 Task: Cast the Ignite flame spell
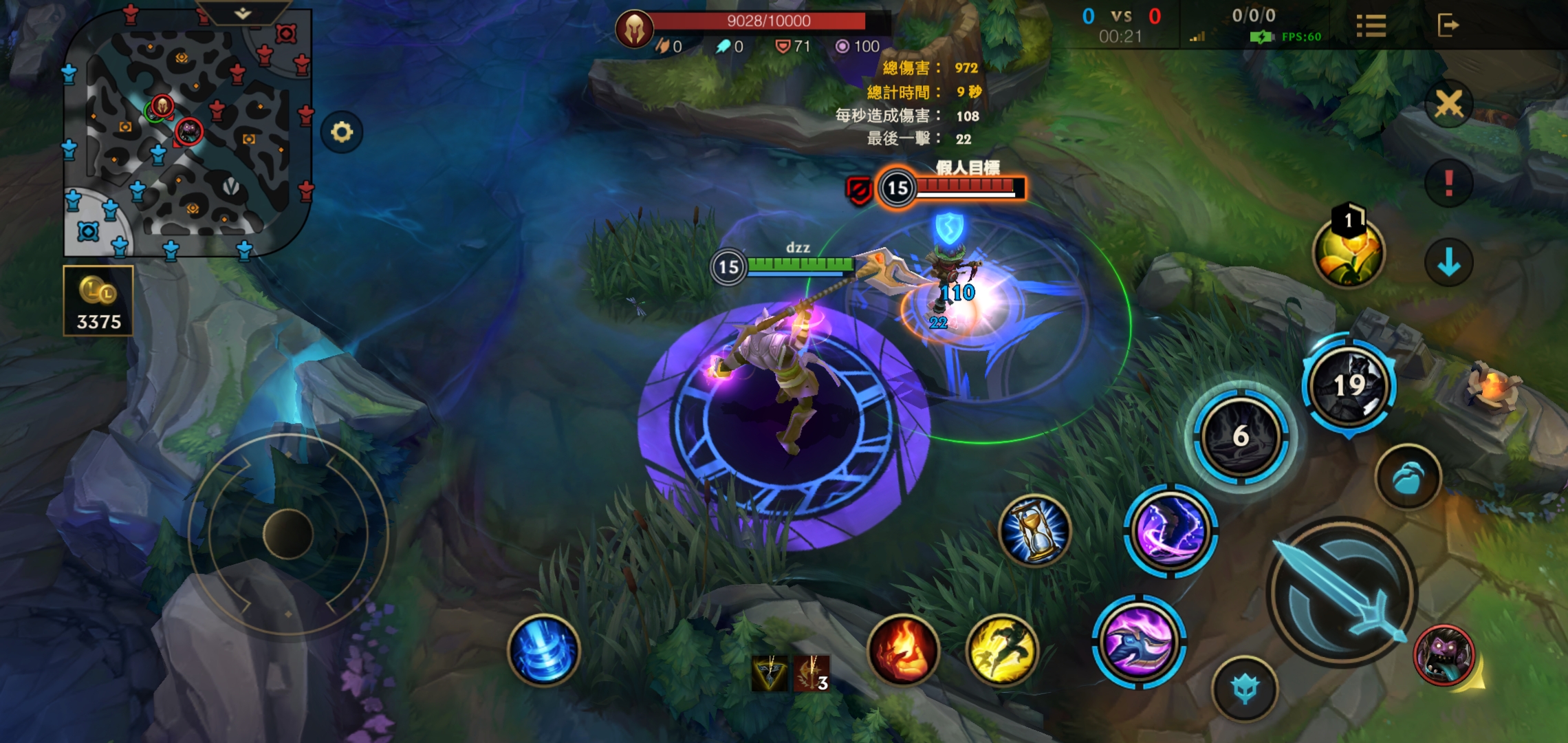[904, 649]
